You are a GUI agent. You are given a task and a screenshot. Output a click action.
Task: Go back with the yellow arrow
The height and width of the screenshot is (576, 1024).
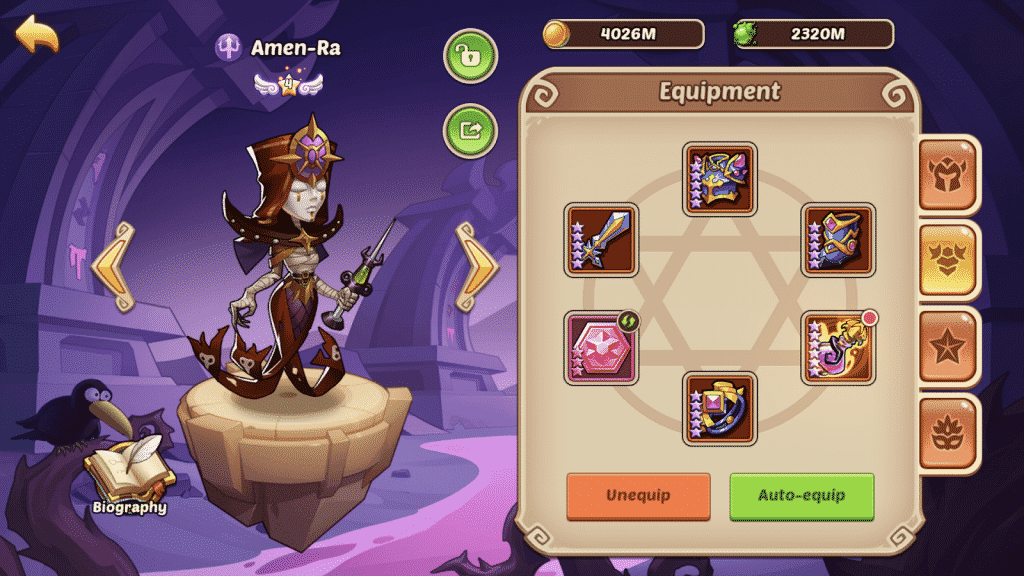(x=36, y=34)
